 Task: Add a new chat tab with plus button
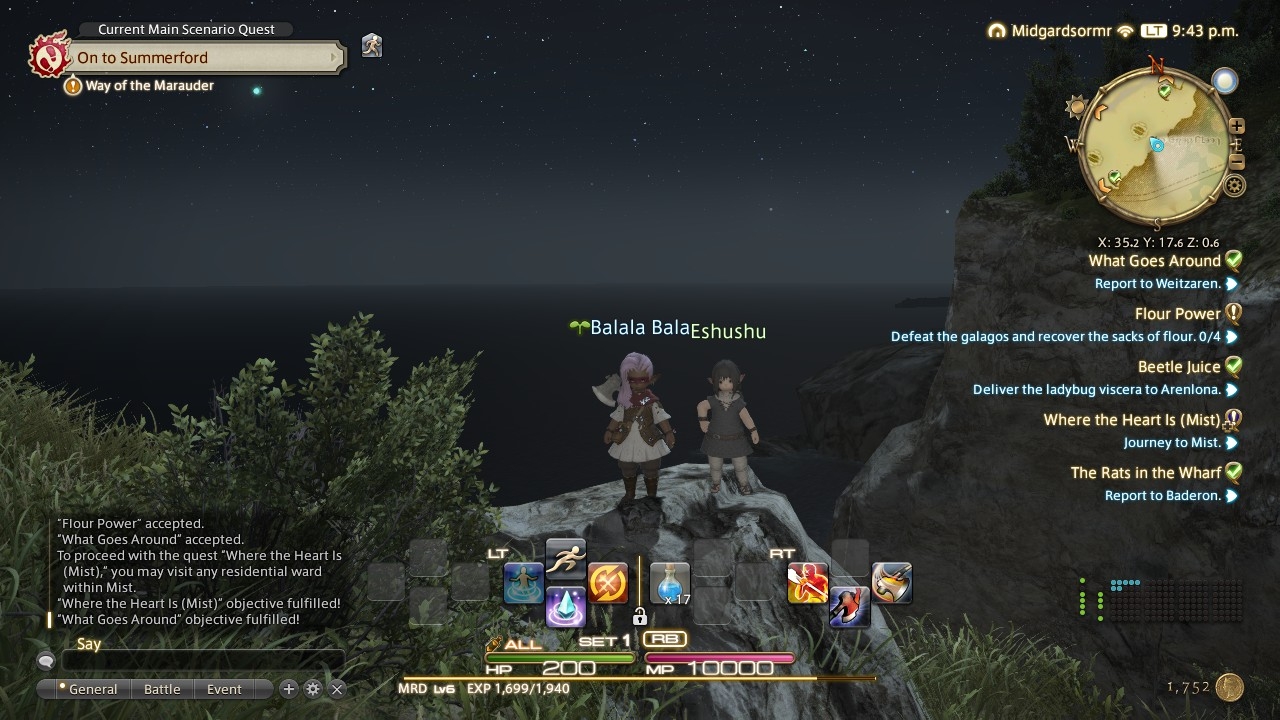coord(289,689)
